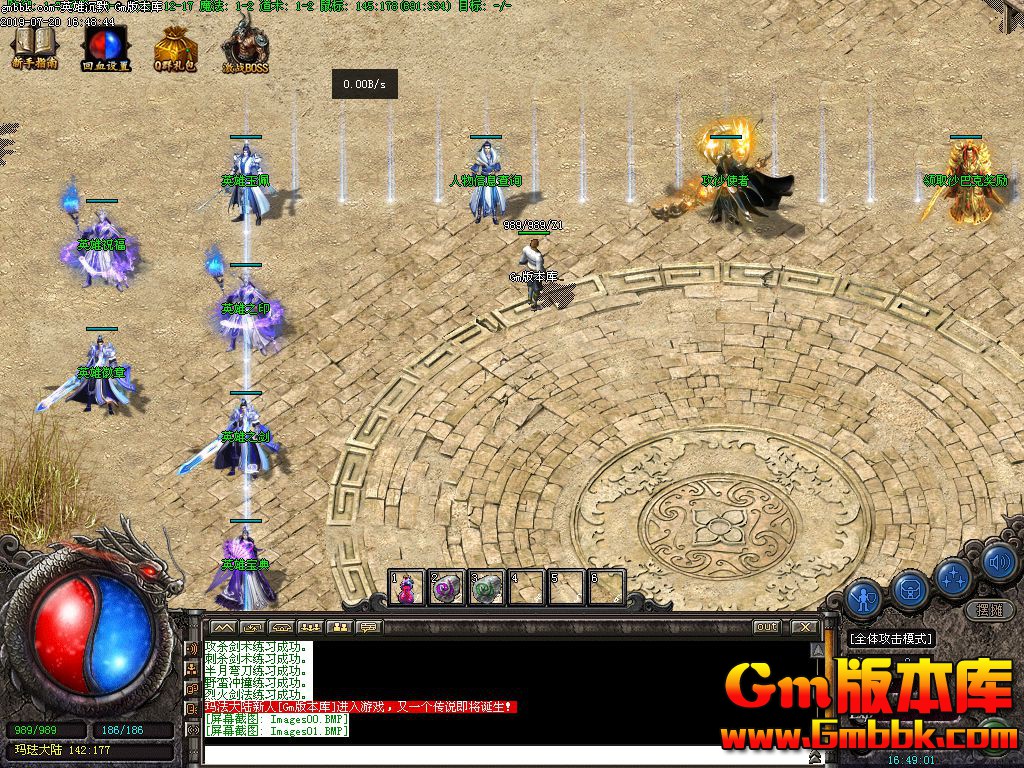Click the chat panel's out button
The image size is (1024, 768).
(x=767, y=627)
